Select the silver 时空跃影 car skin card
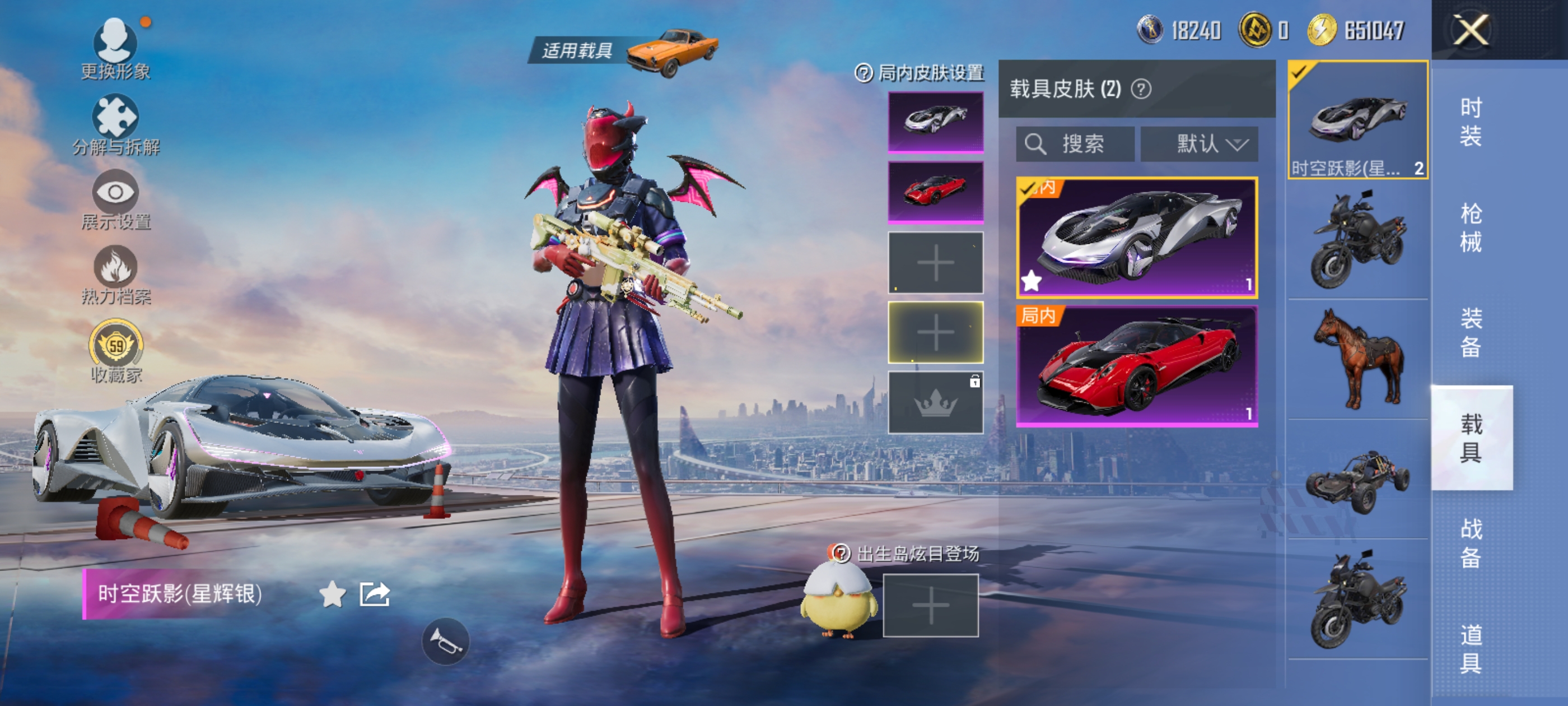 click(x=1136, y=238)
